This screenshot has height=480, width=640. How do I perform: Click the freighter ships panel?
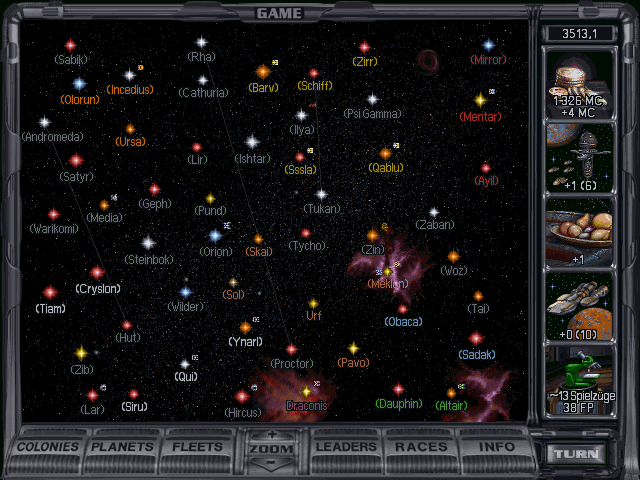pyautogui.click(x=584, y=304)
